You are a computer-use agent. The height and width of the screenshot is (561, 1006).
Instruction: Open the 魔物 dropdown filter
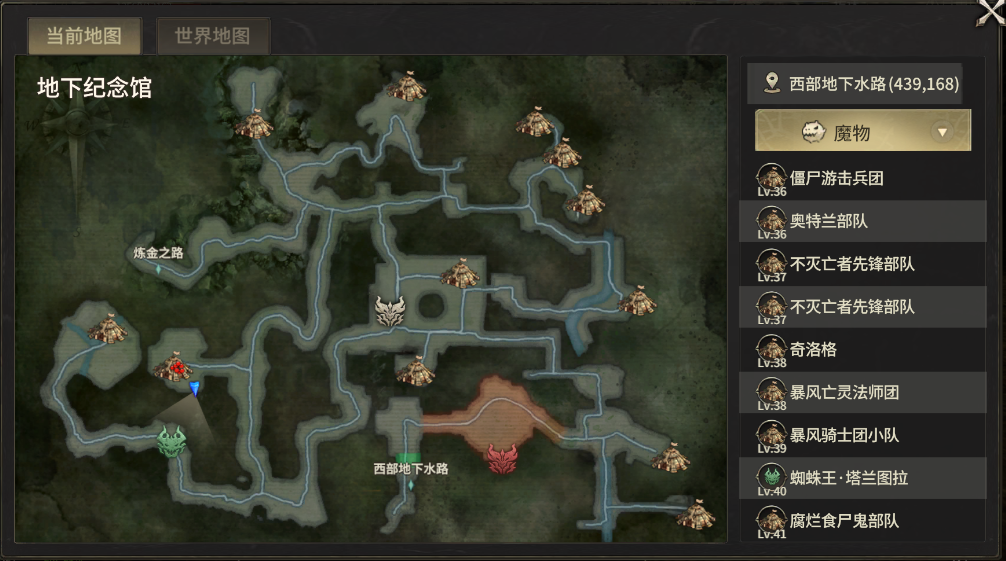pyautogui.click(x=862, y=131)
